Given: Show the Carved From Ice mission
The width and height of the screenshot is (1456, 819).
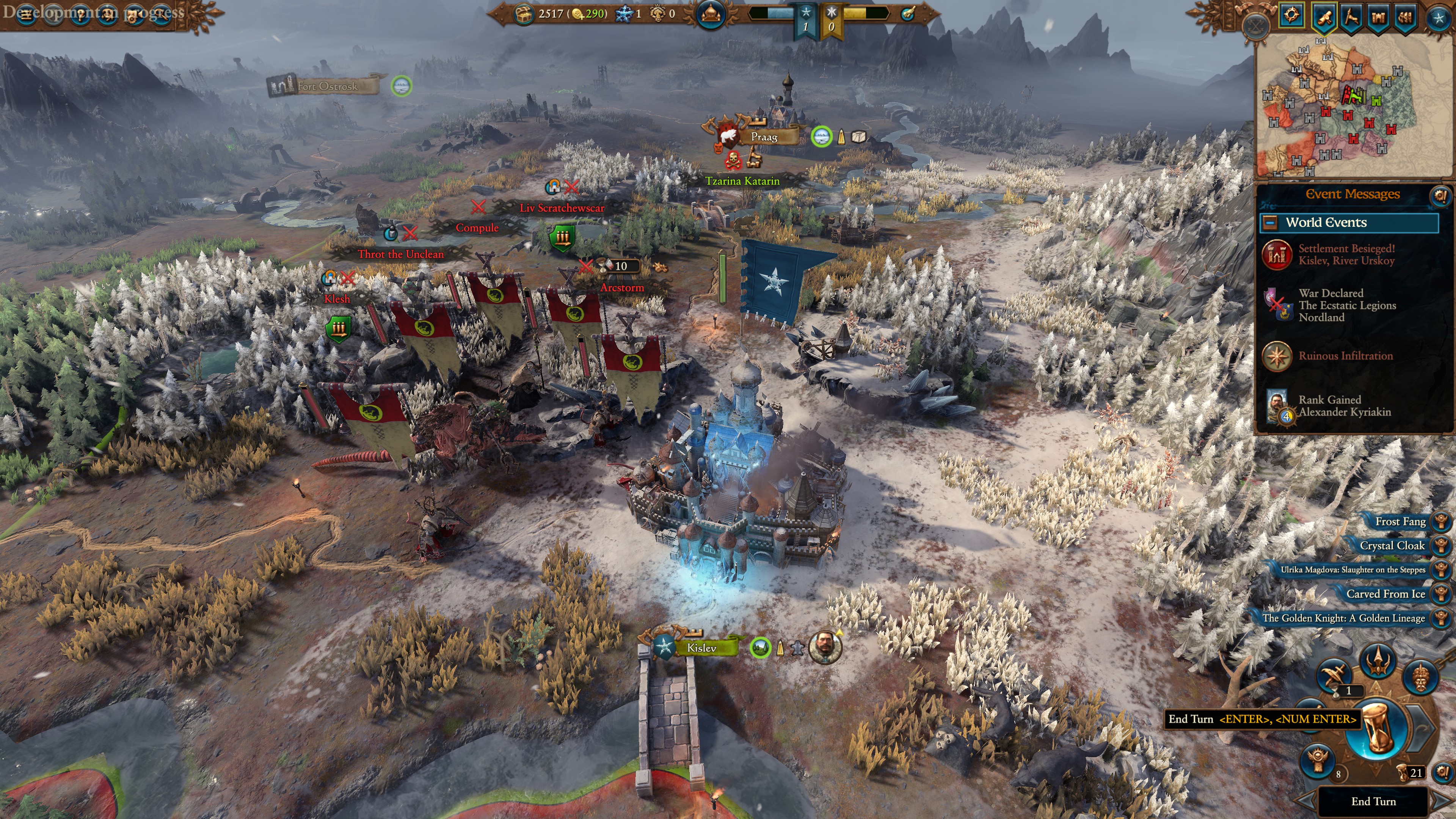Looking at the screenshot, I should tap(1386, 594).
